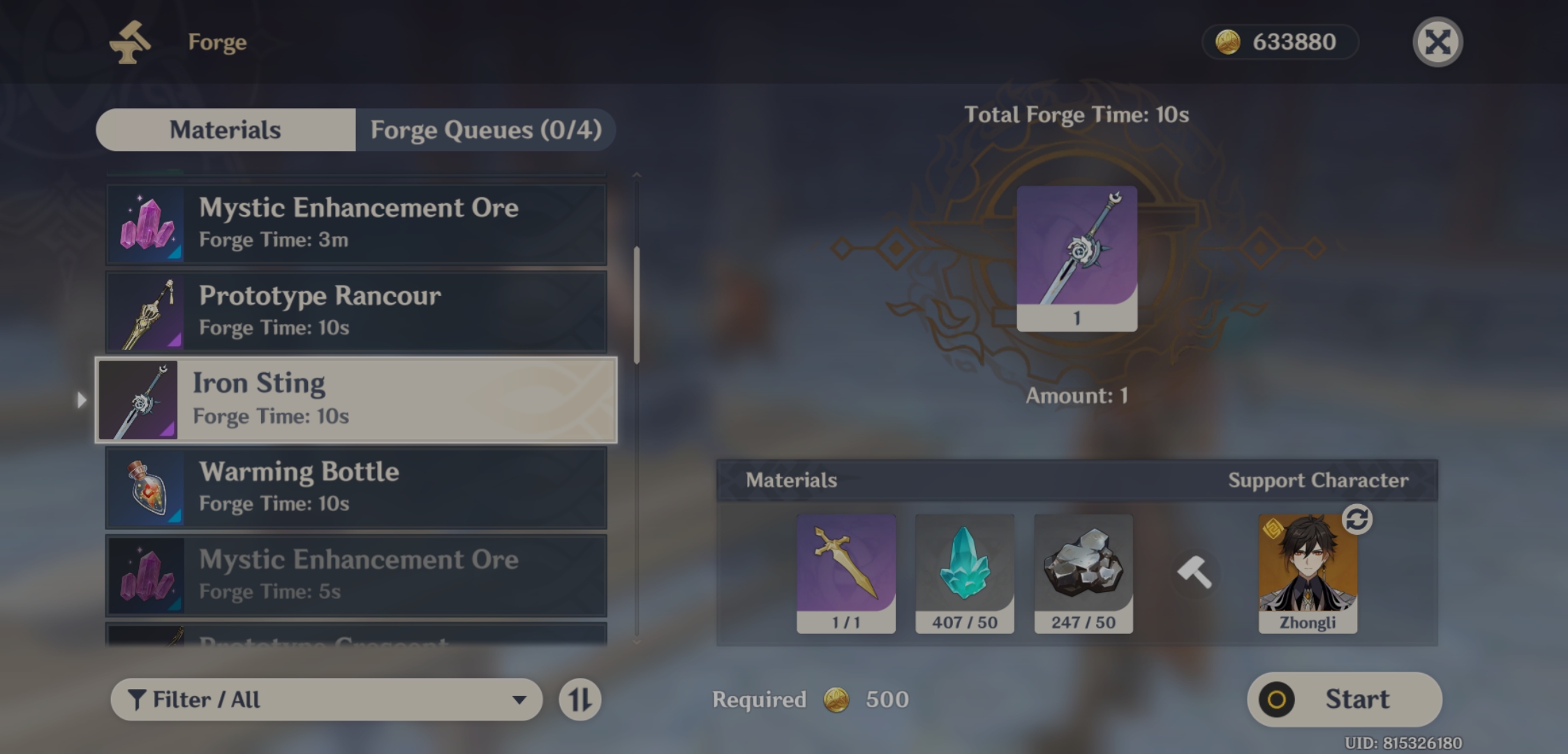Select the 3m Mystic Enhancement Ore recipe
This screenshot has width=1568, height=754.
tap(356, 223)
